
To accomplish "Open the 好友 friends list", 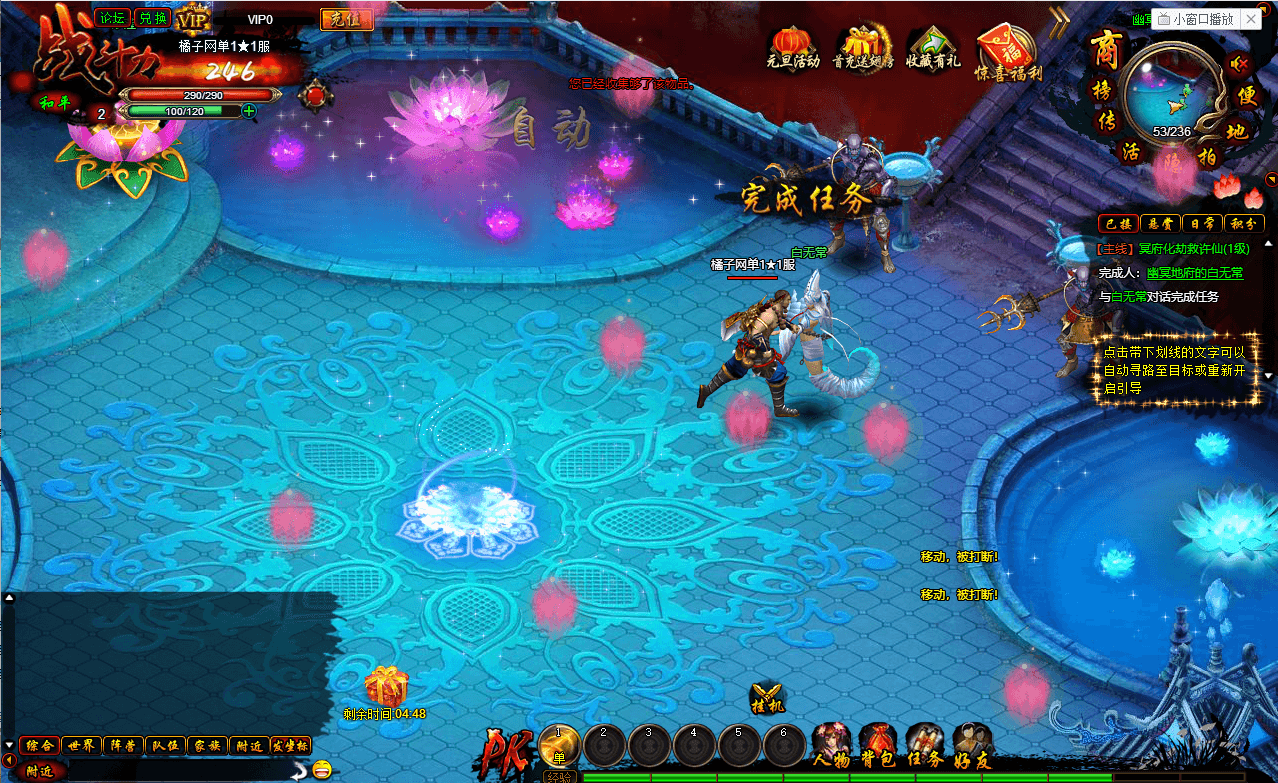I will (x=973, y=743).
